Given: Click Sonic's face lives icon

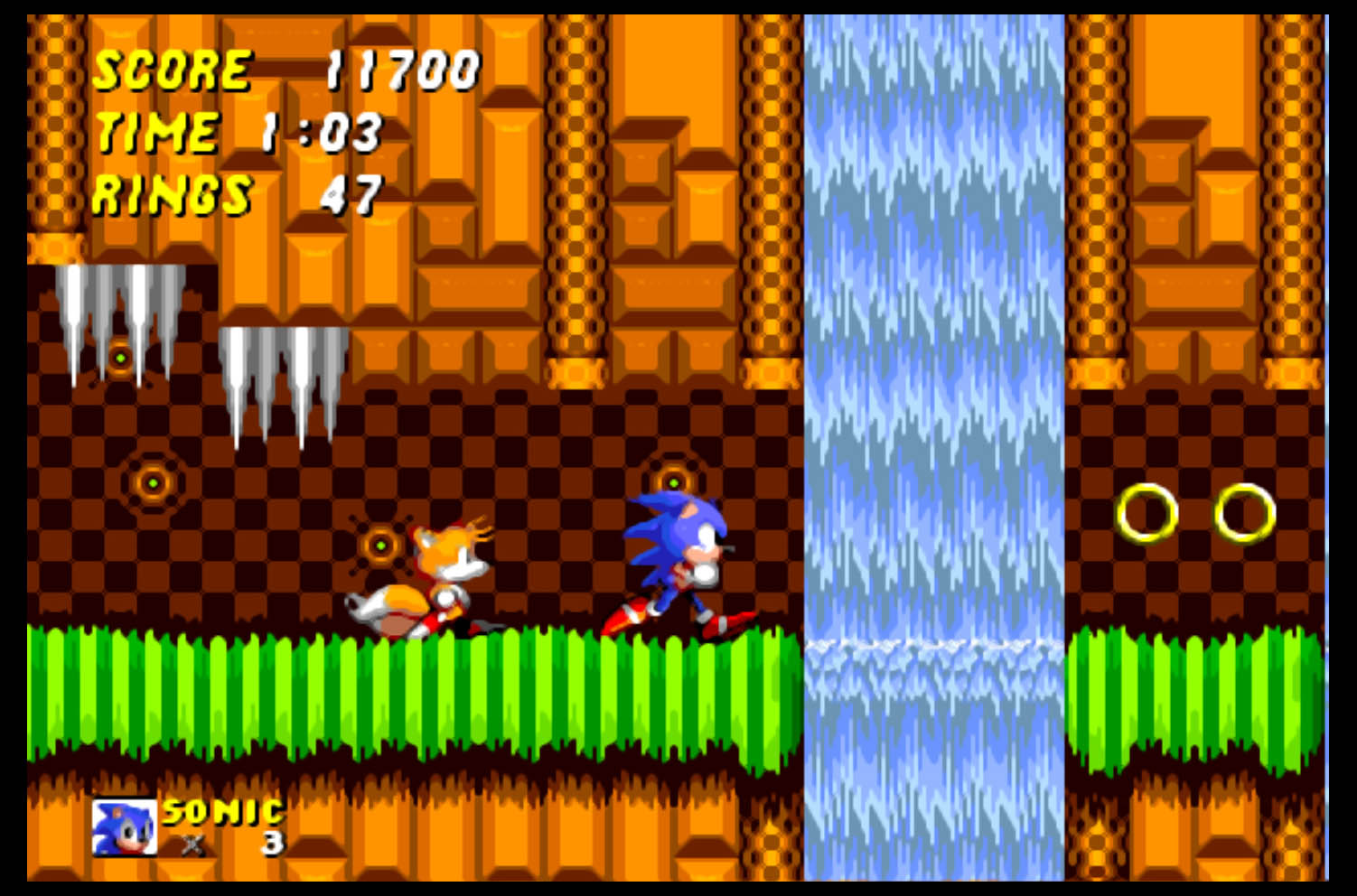Looking at the screenshot, I should 125,827.
